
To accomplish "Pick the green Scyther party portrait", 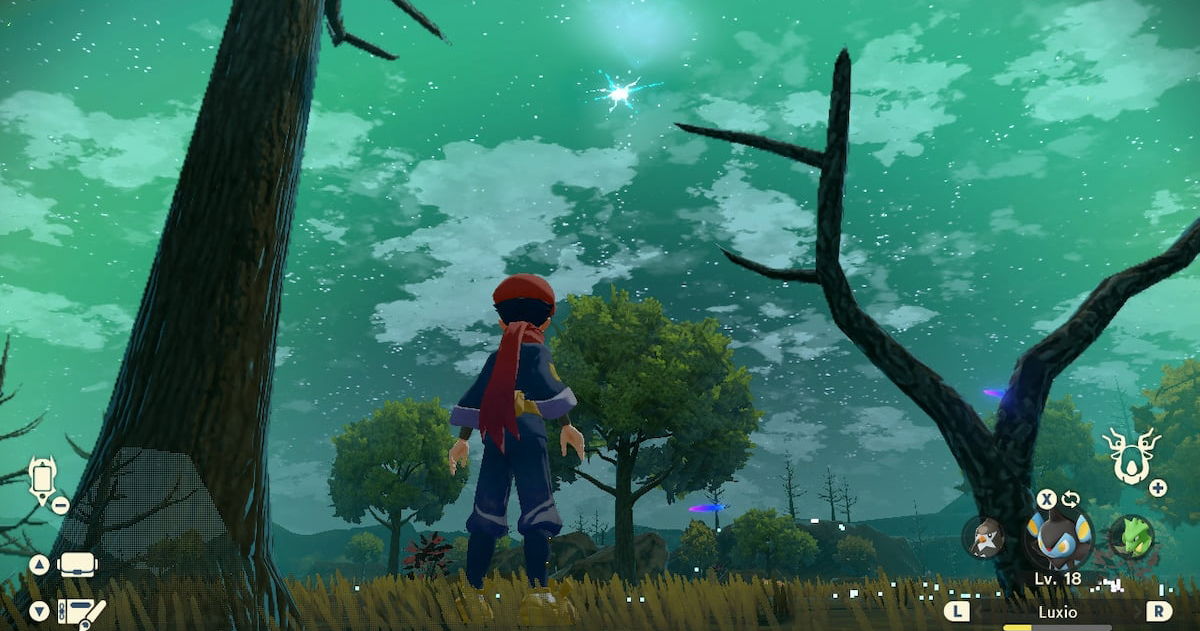I will (1131, 536).
